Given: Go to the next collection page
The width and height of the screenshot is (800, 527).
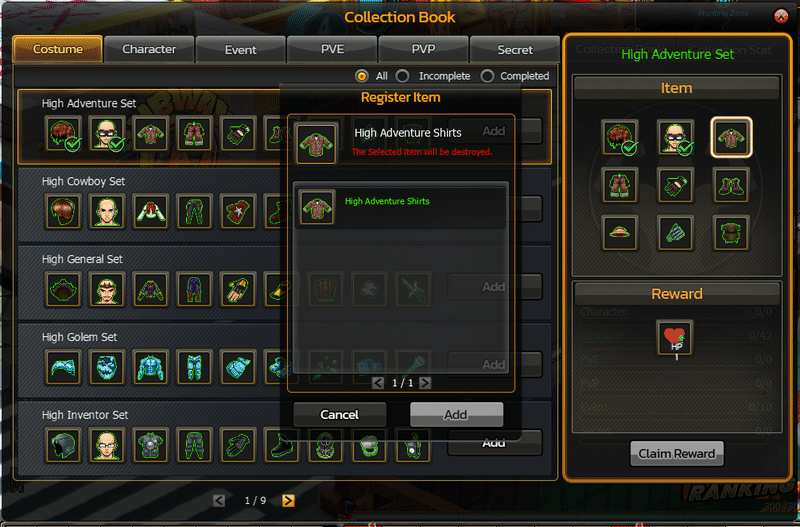Looking at the screenshot, I should pyautogui.click(x=288, y=500).
